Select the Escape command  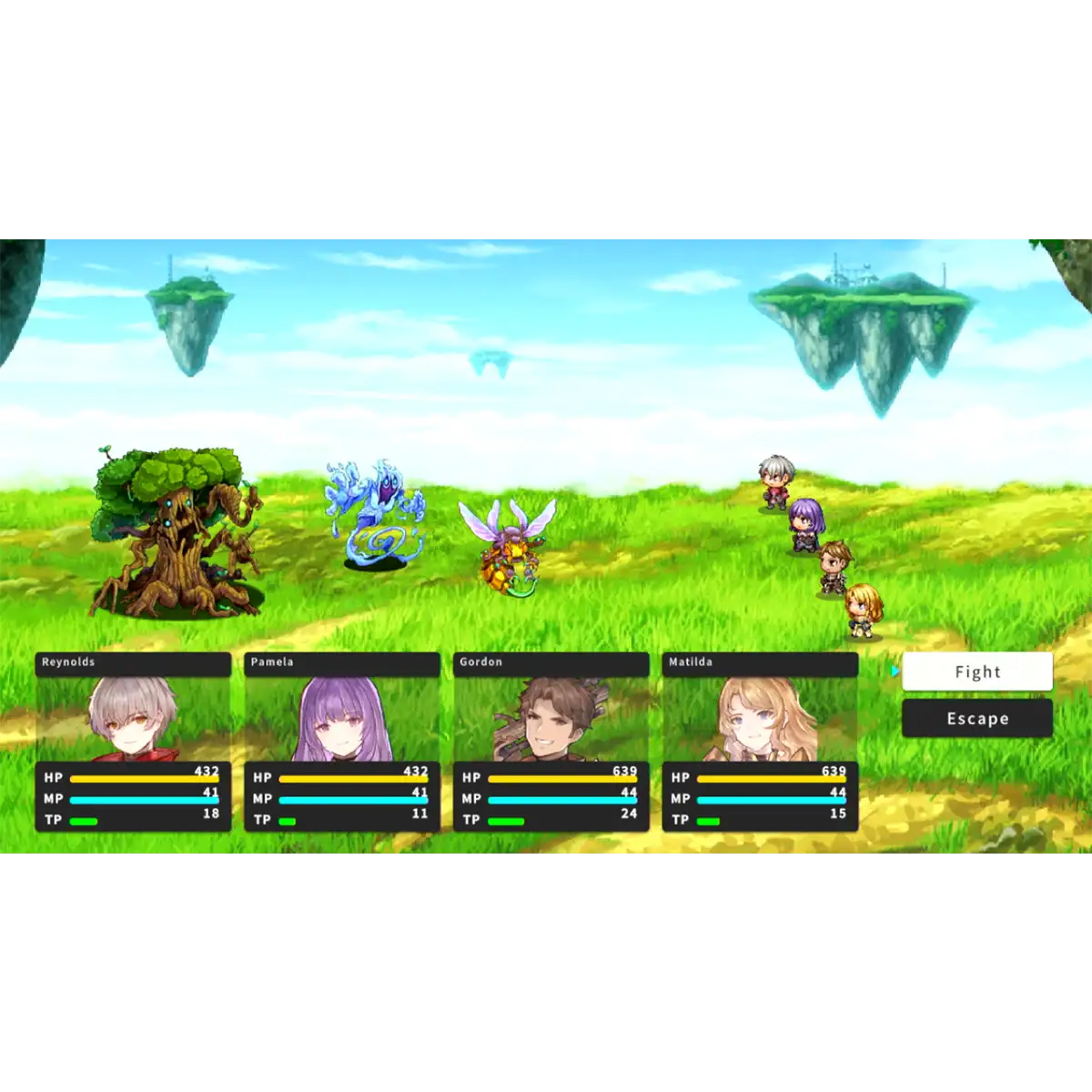[x=976, y=719]
